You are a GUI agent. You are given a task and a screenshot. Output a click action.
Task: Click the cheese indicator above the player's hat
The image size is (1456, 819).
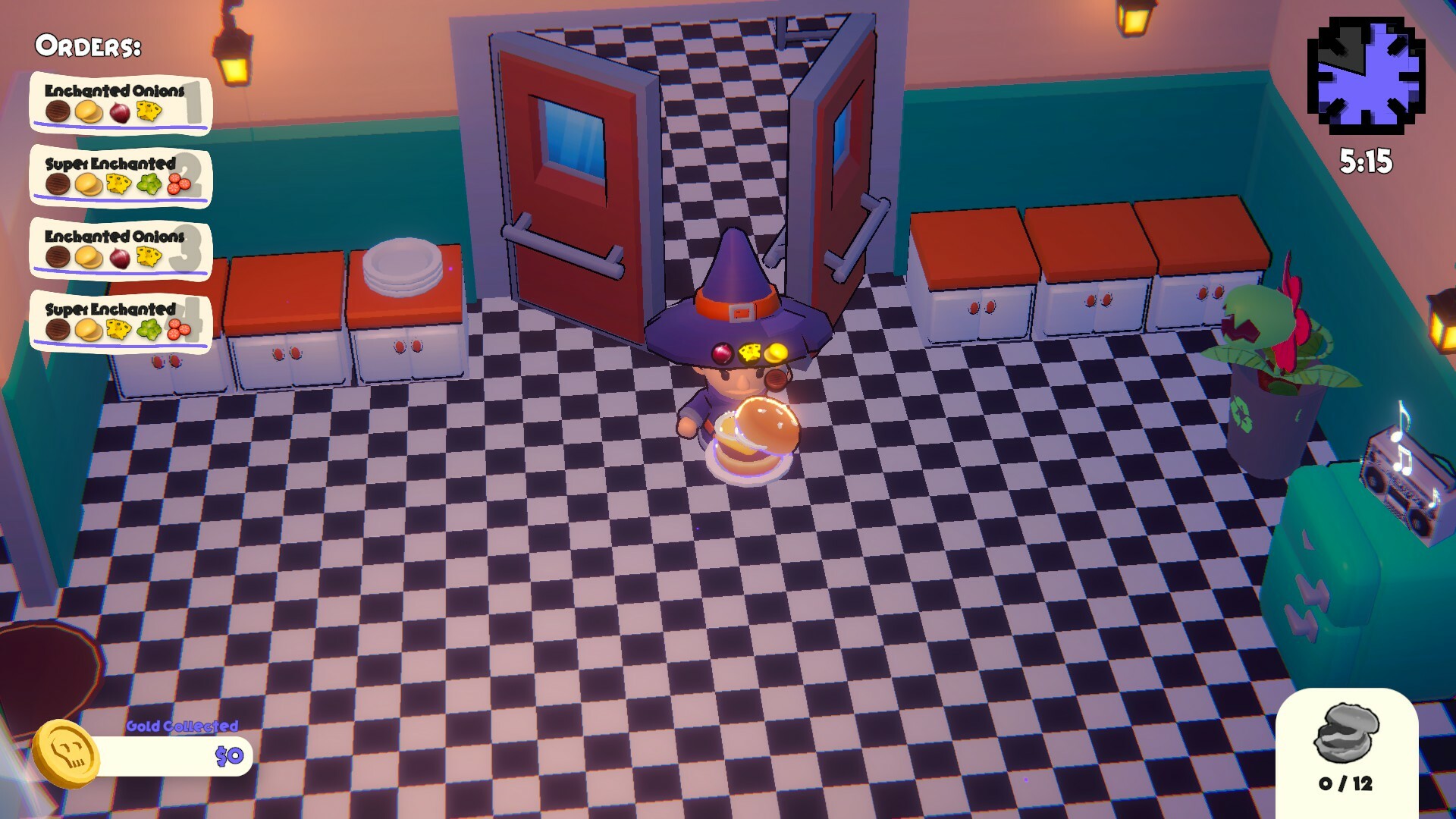pyautogui.click(x=750, y=351)
